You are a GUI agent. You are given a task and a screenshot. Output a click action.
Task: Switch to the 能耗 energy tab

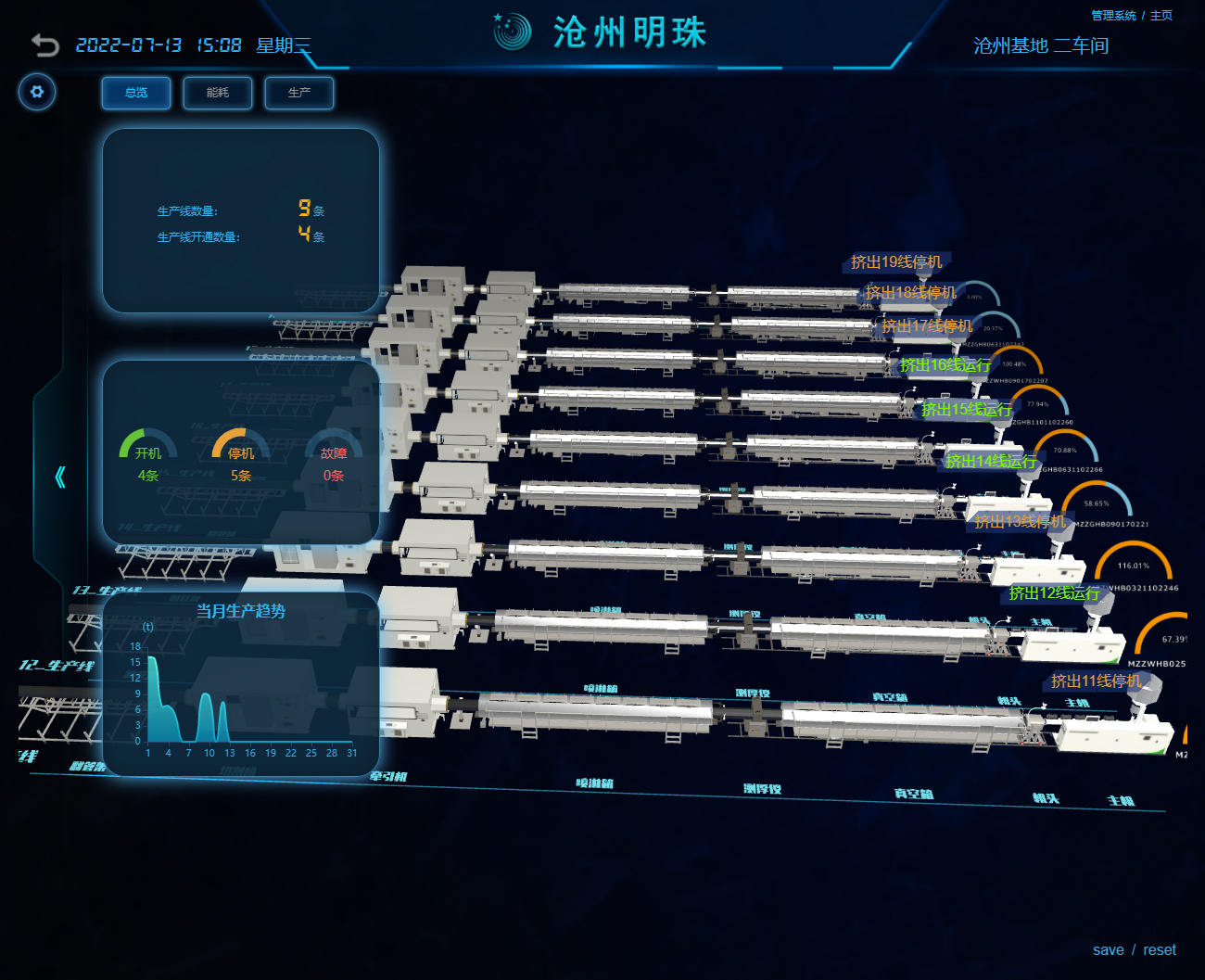(x=218, y=93)
